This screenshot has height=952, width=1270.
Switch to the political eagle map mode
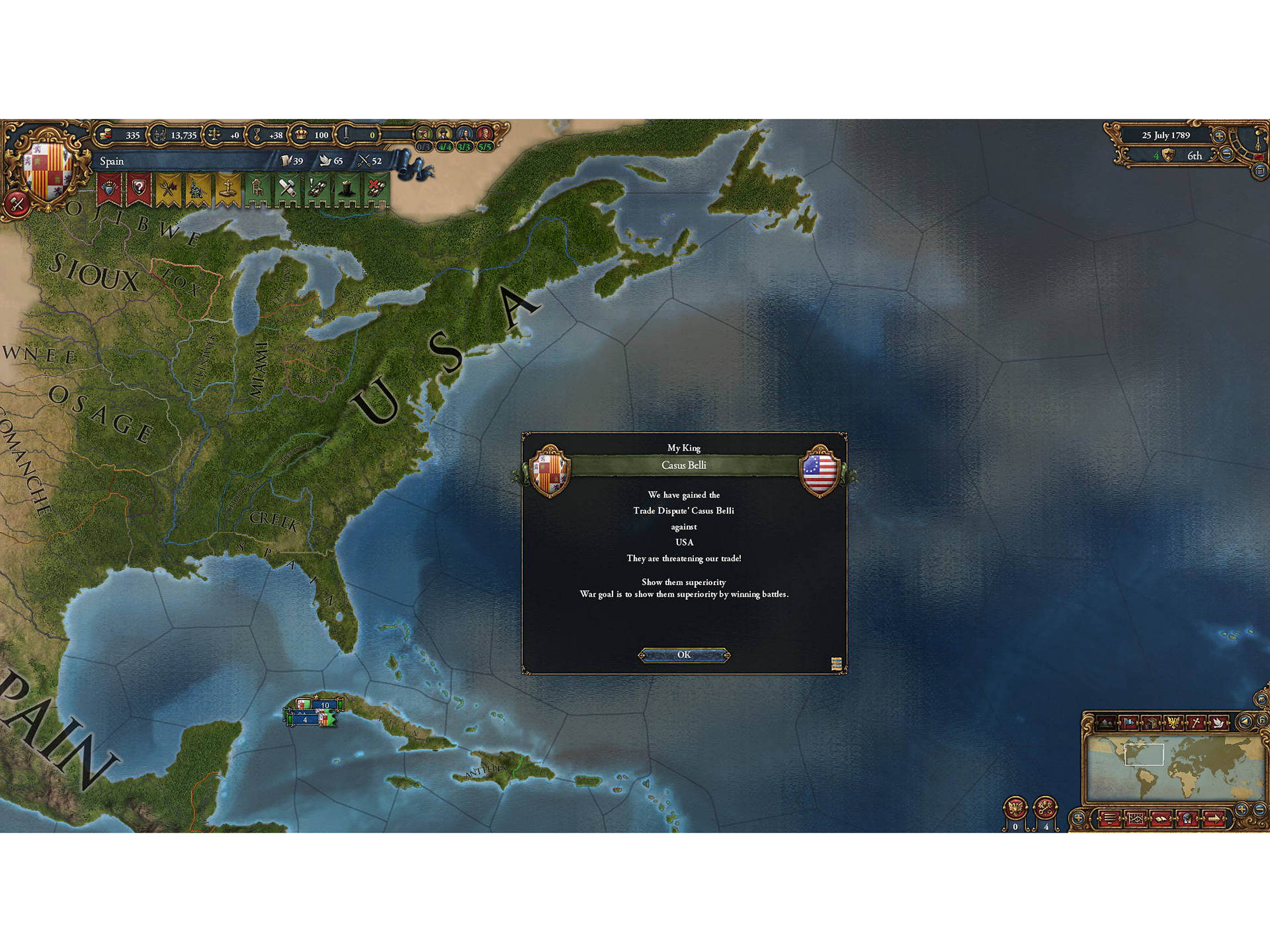[x=1174, y=724]
